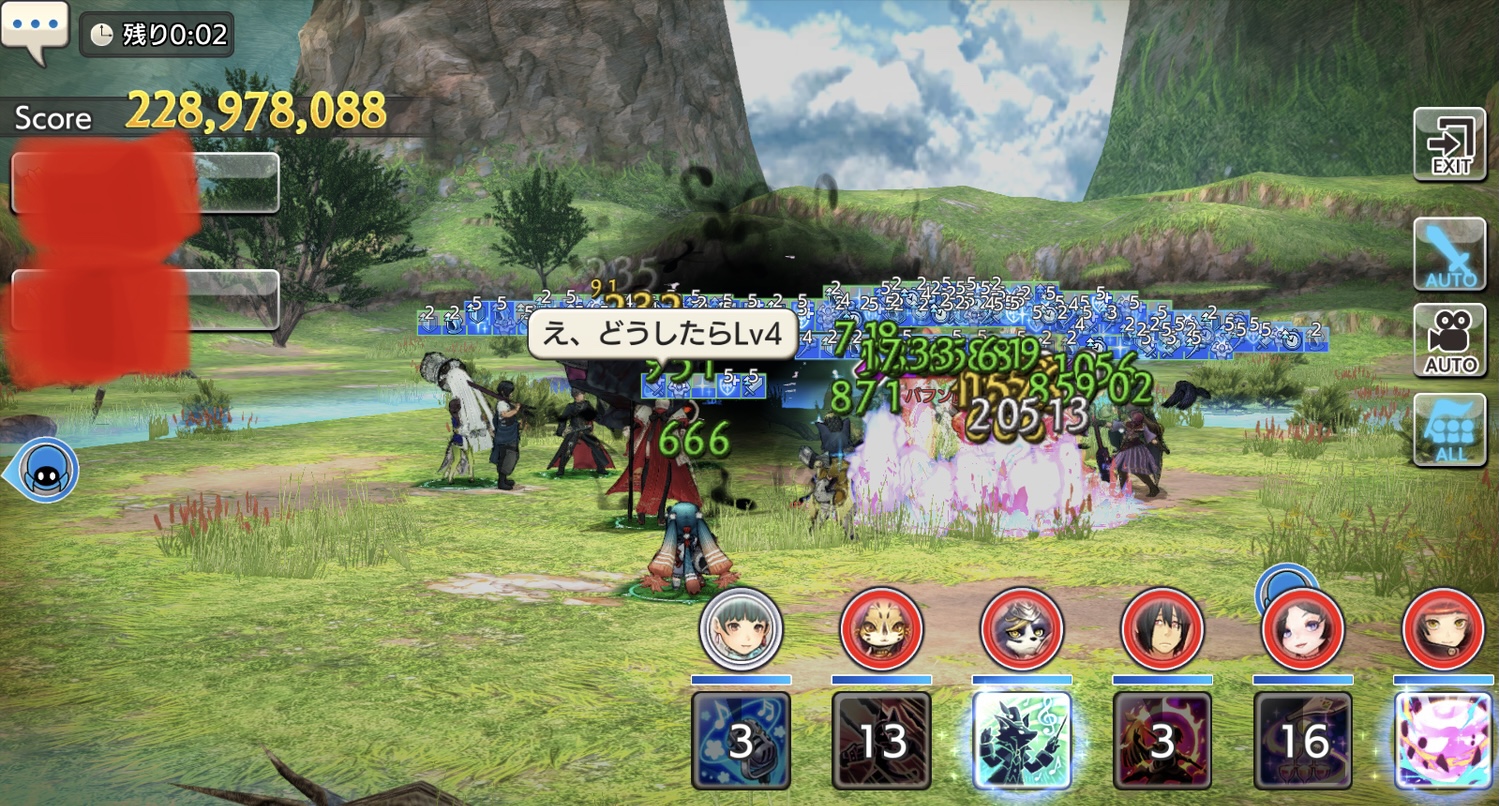The height and width of the screenshot is (806, 1499).
Task: Activate the fiery swordsman skill
Action: (x=1162, y=741)
